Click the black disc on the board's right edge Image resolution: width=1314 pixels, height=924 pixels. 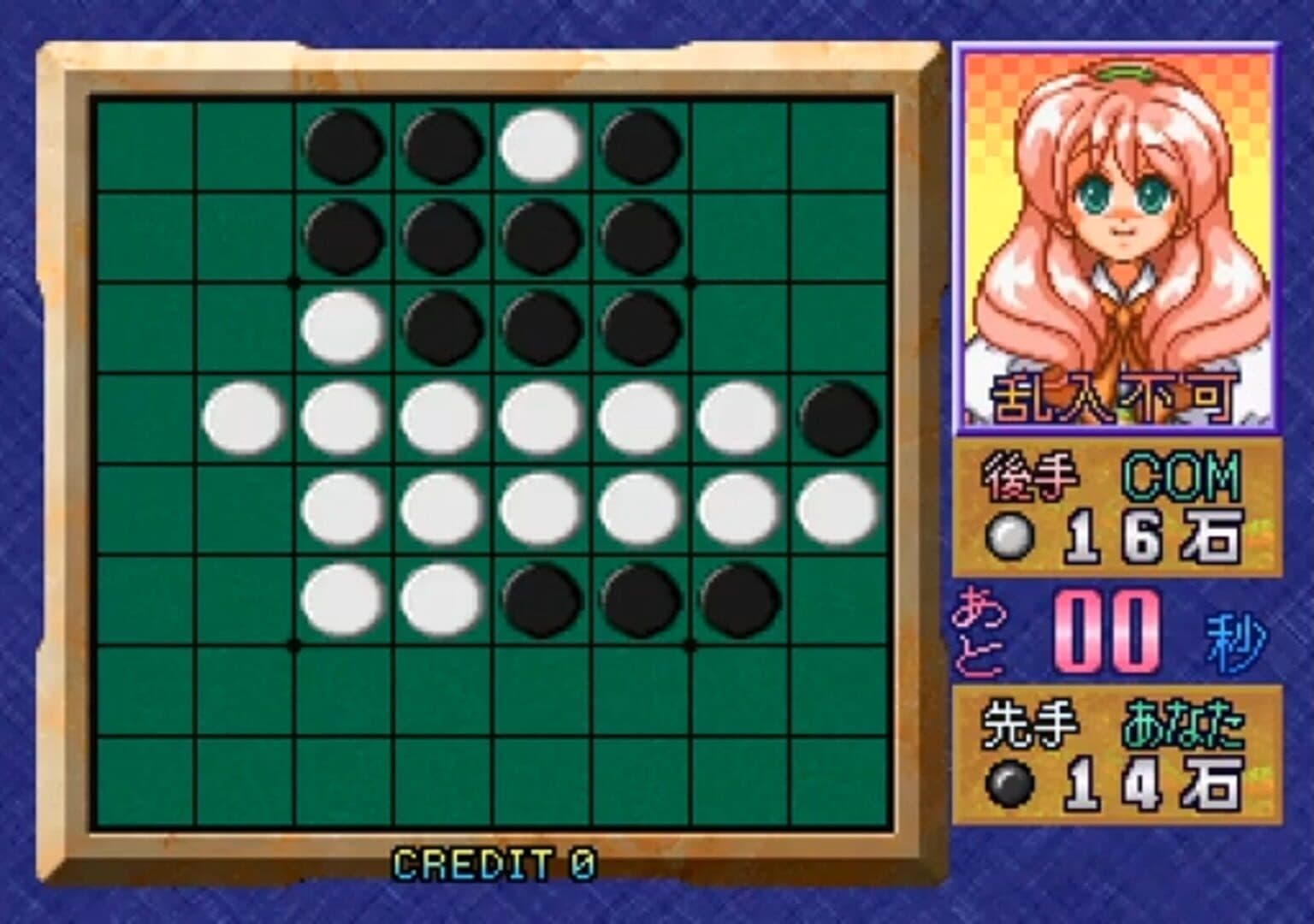click(x=839, y=418)
